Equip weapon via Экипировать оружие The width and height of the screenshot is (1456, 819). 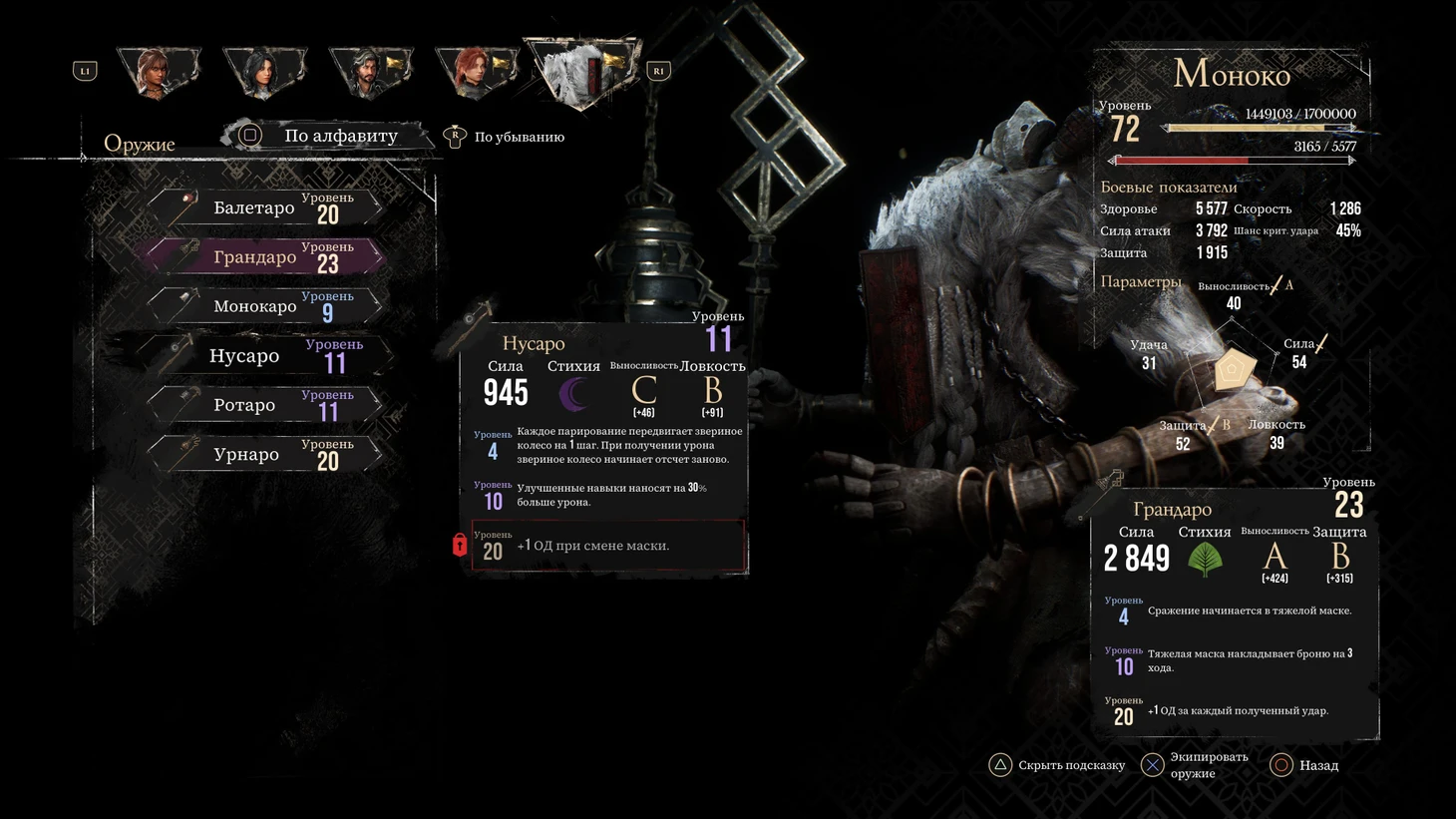tap(1195, 765)
